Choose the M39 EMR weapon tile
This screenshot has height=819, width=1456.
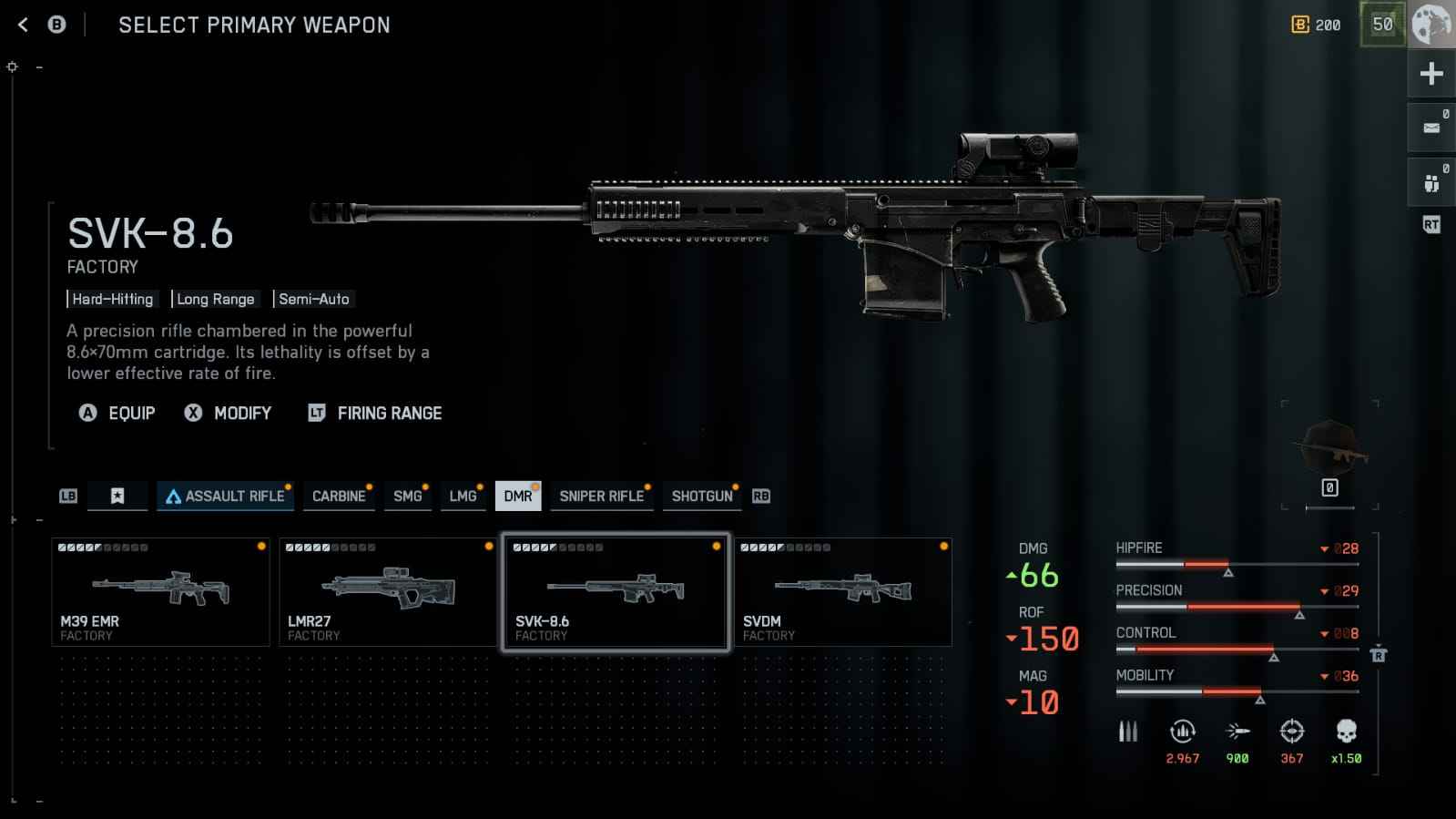(160, 592)
